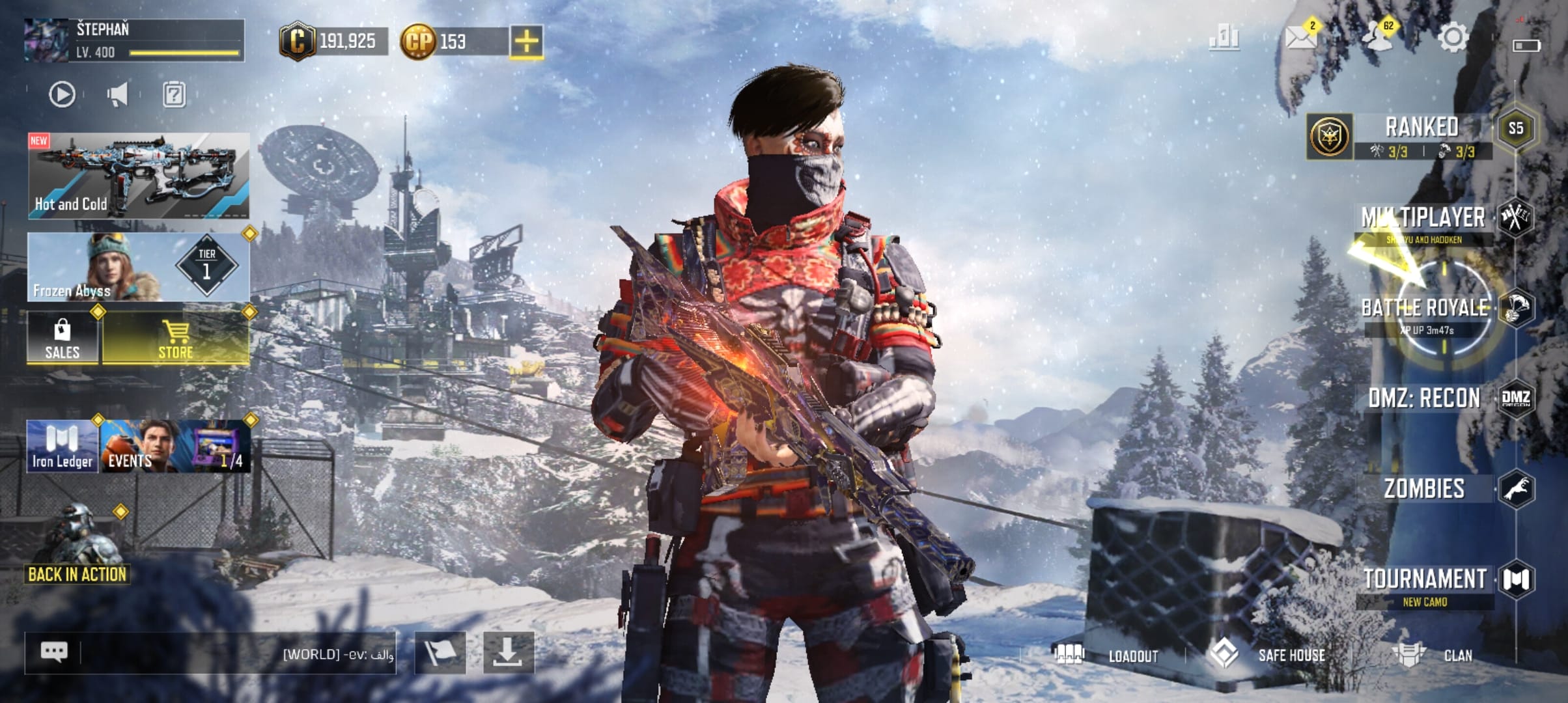Open the gear Settings menu
This screenshot has width=1568, height=703.
1452,37
